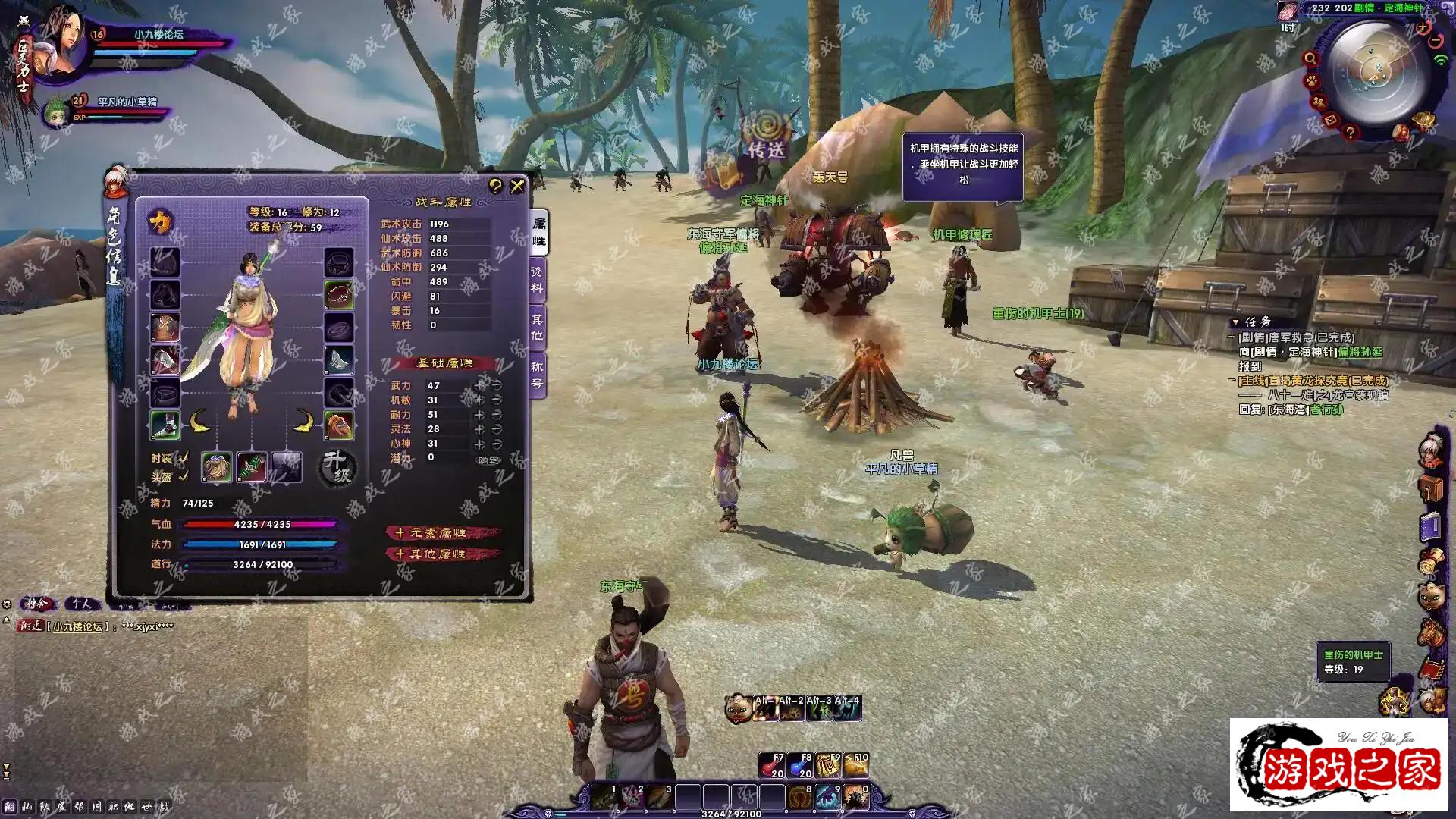This screenshot has width=1456, height=819.
Task: Activate the pet skill on Alt-2
Action: [x=791, y=709]
